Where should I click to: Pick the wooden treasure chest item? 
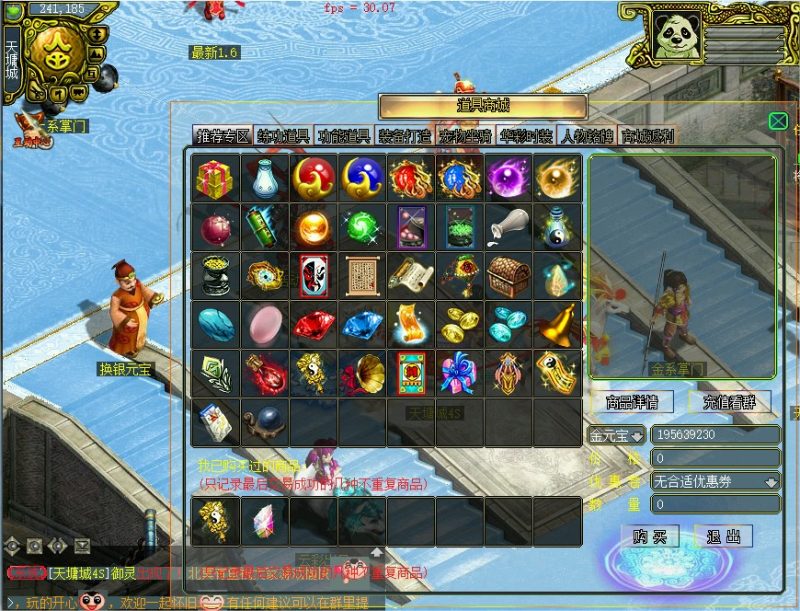[508, 275]
